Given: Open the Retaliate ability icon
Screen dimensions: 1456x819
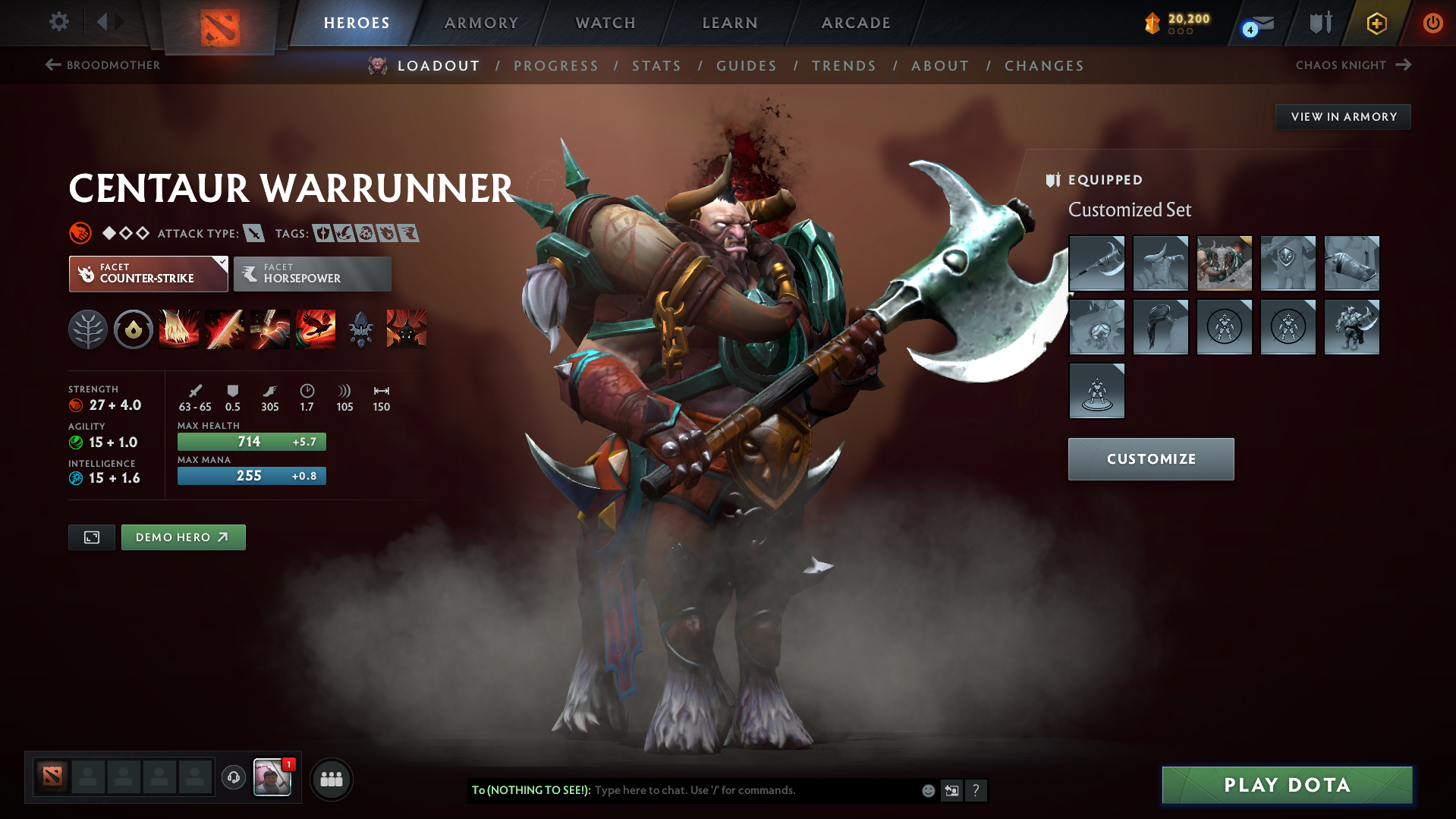Looking at the screenshot, I should click(270, 329).
